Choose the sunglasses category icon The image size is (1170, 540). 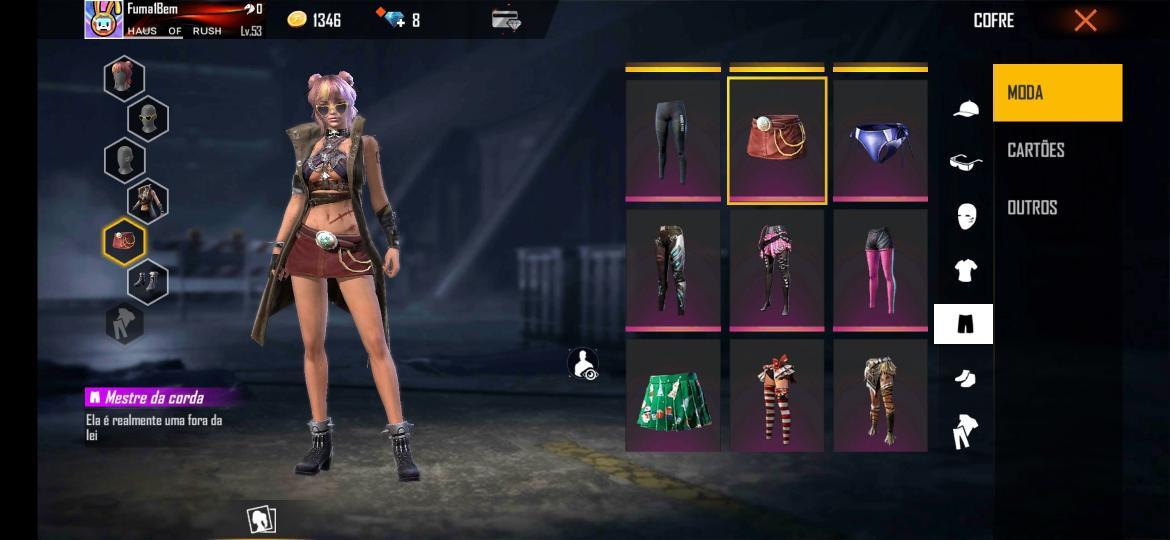[x=965, y=162]
